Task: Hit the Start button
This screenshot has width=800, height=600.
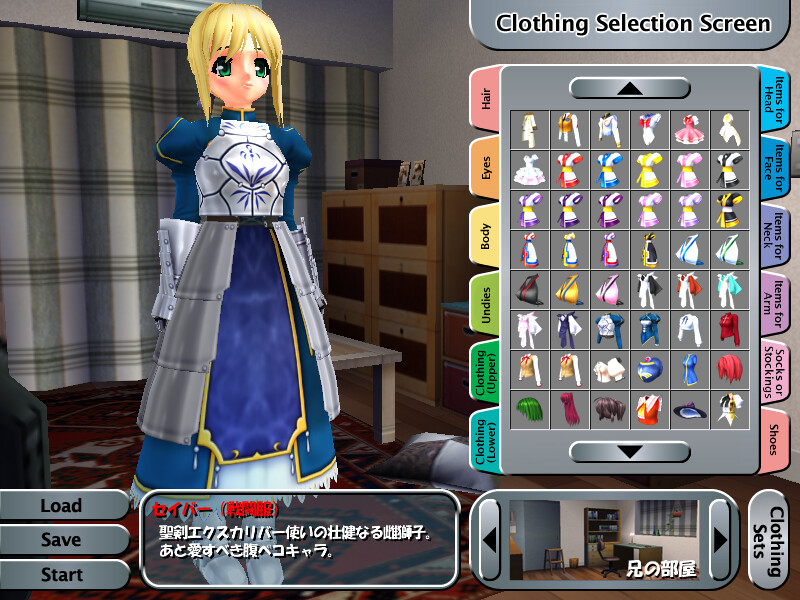Action: tap(61, 575)
